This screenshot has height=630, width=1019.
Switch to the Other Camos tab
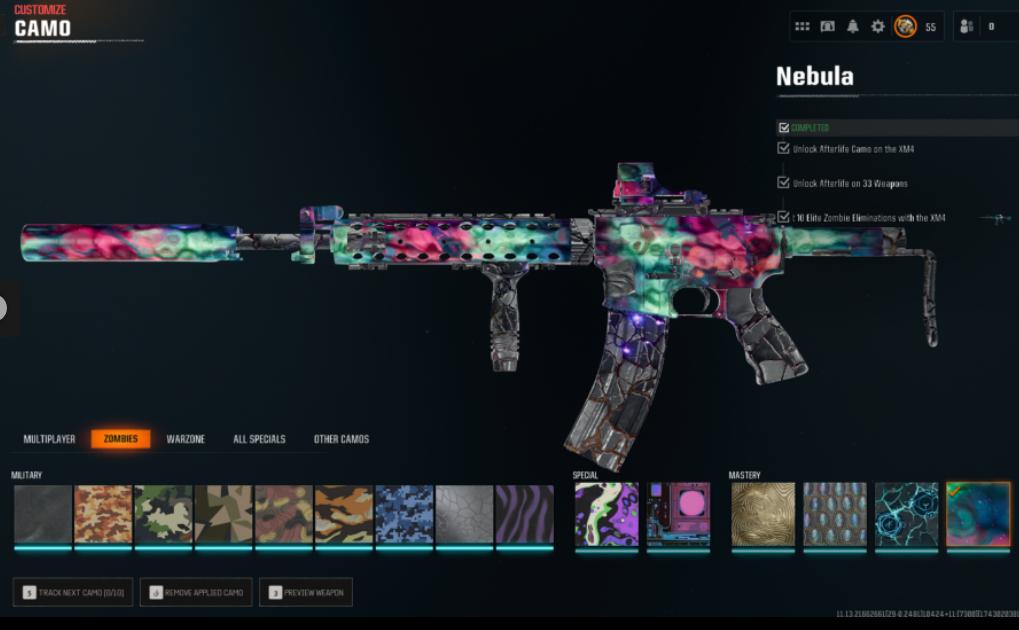[x=341, y=439]
